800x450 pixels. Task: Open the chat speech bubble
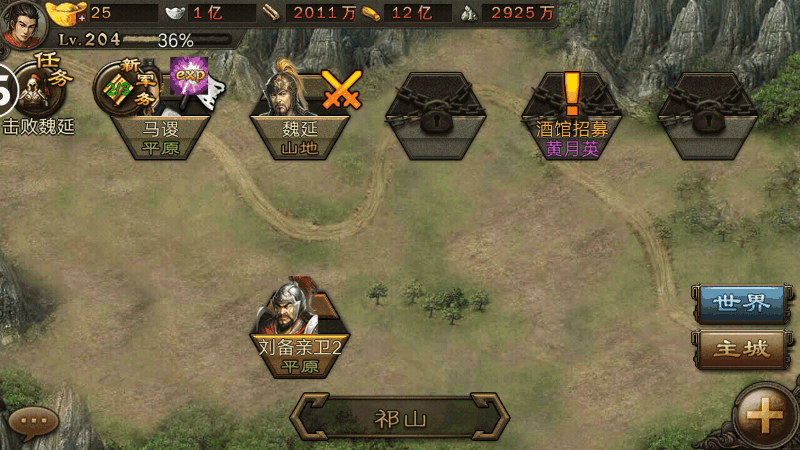pyautogui.click(x=35, y=421)
